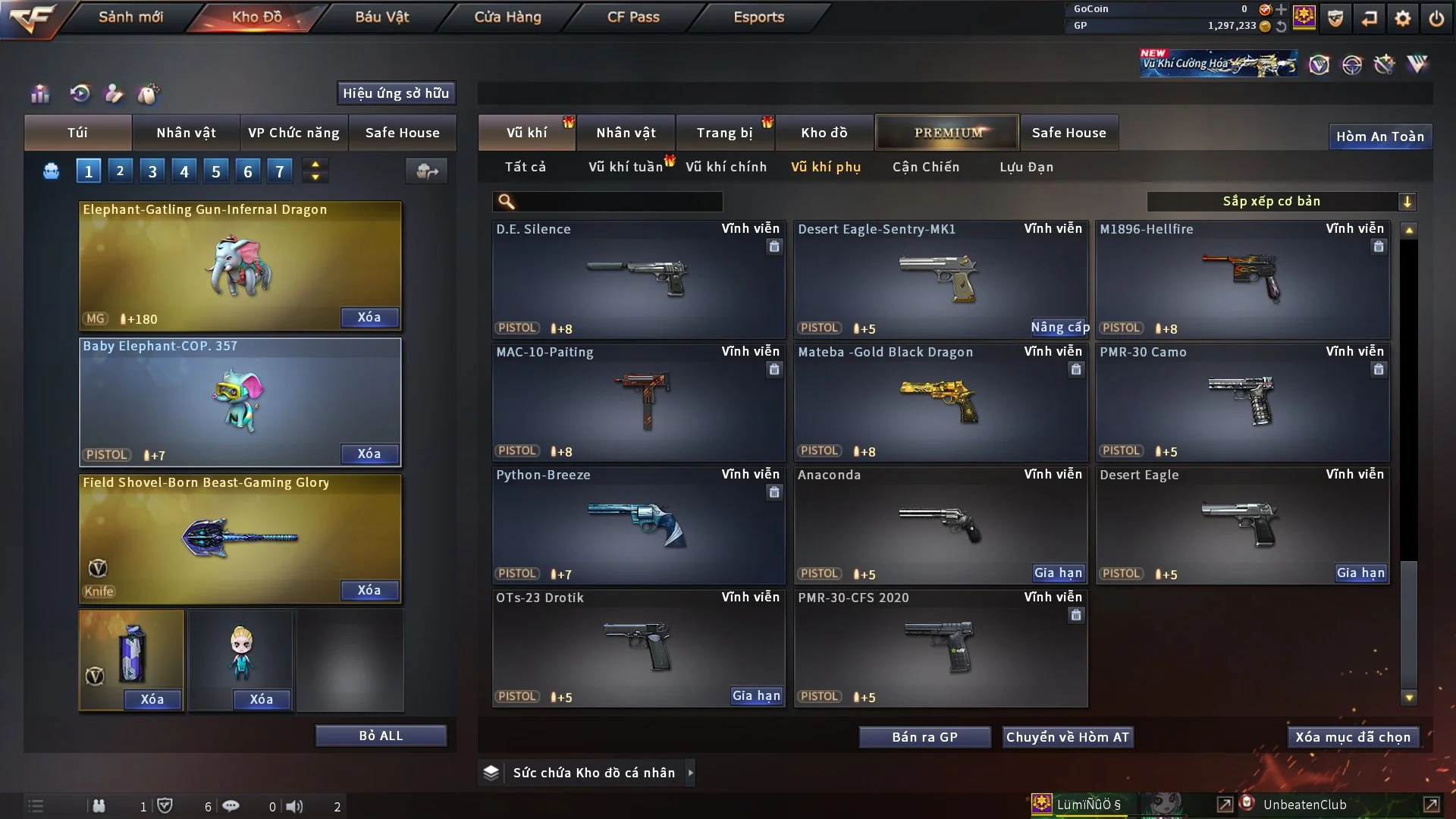Go to the Sảnh mới lobby
This screenshot has height=819, width=1456.
(130, 17)
